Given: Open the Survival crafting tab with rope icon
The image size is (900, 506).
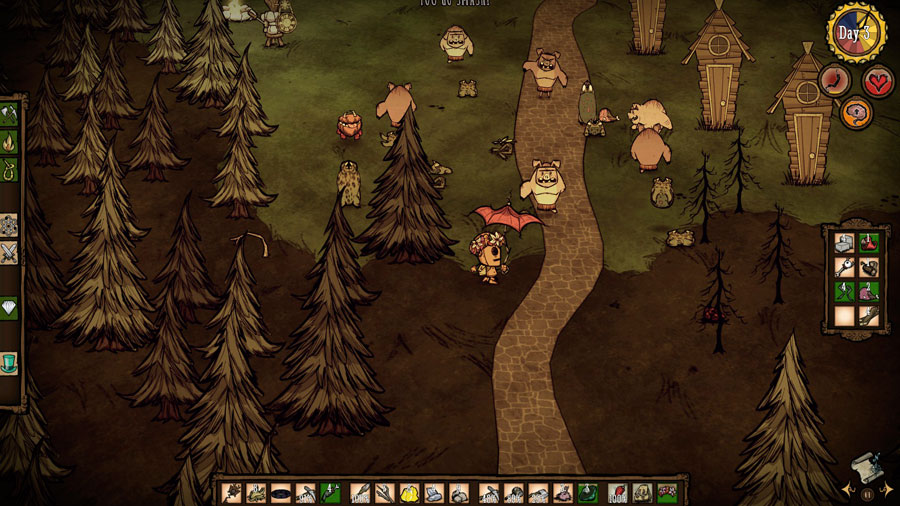Looking at the screenshot, I should 9,170.
